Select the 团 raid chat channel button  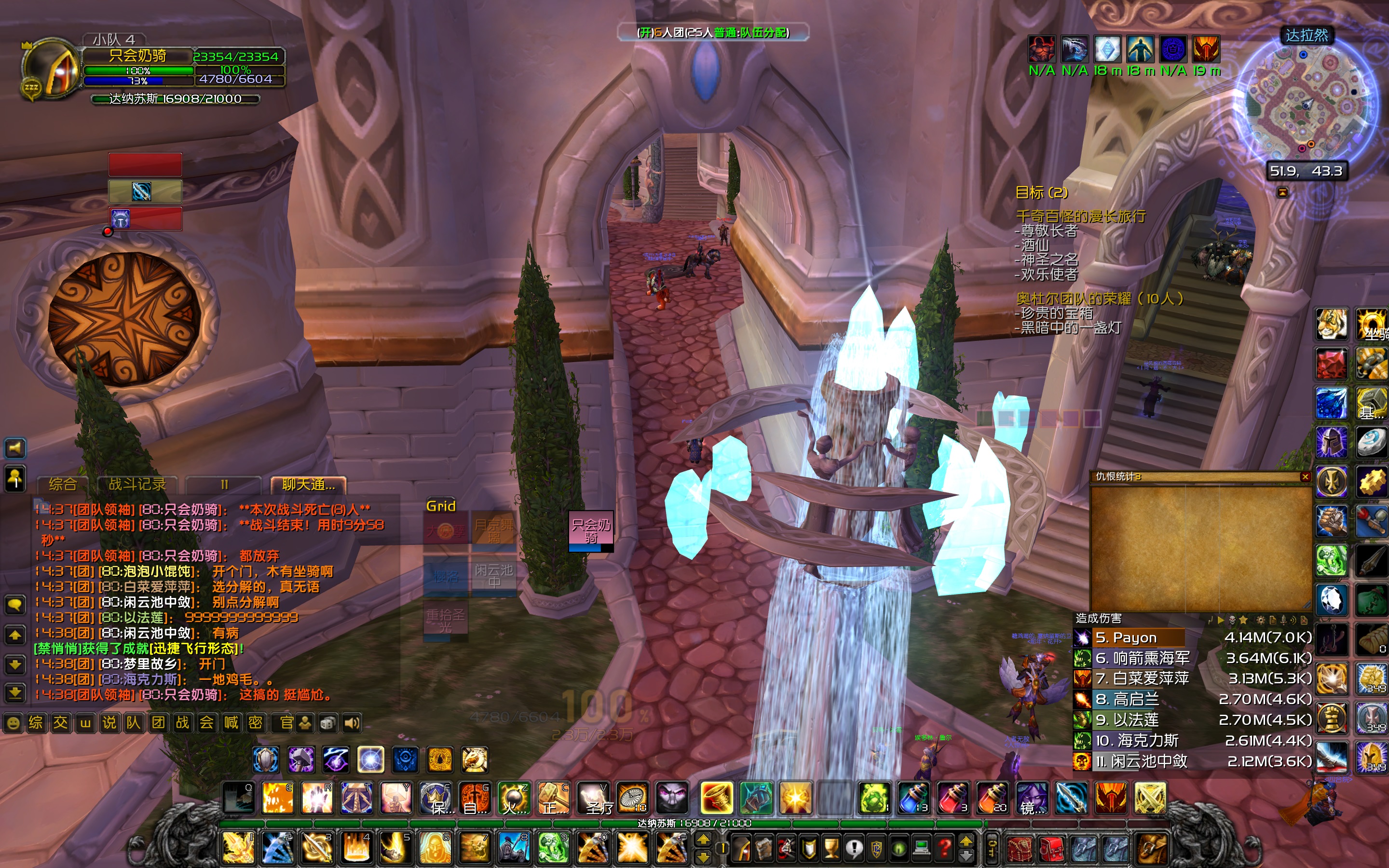[158, 723]
